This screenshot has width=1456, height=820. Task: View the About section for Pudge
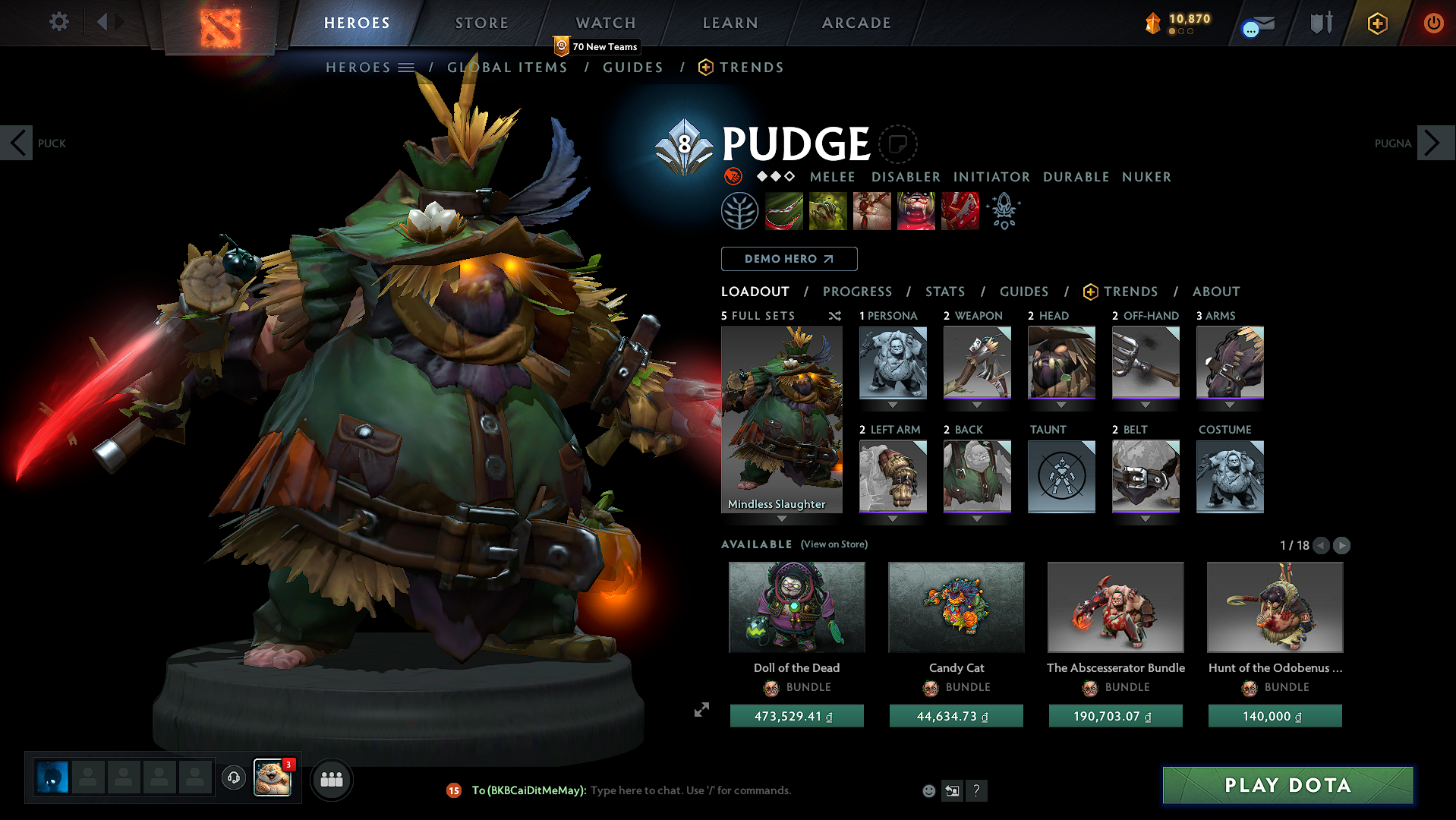tap(1215, 292)
